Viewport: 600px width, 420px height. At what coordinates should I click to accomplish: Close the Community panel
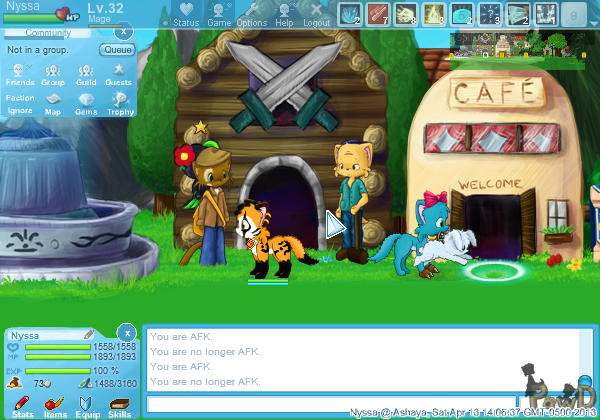[126, 33]
